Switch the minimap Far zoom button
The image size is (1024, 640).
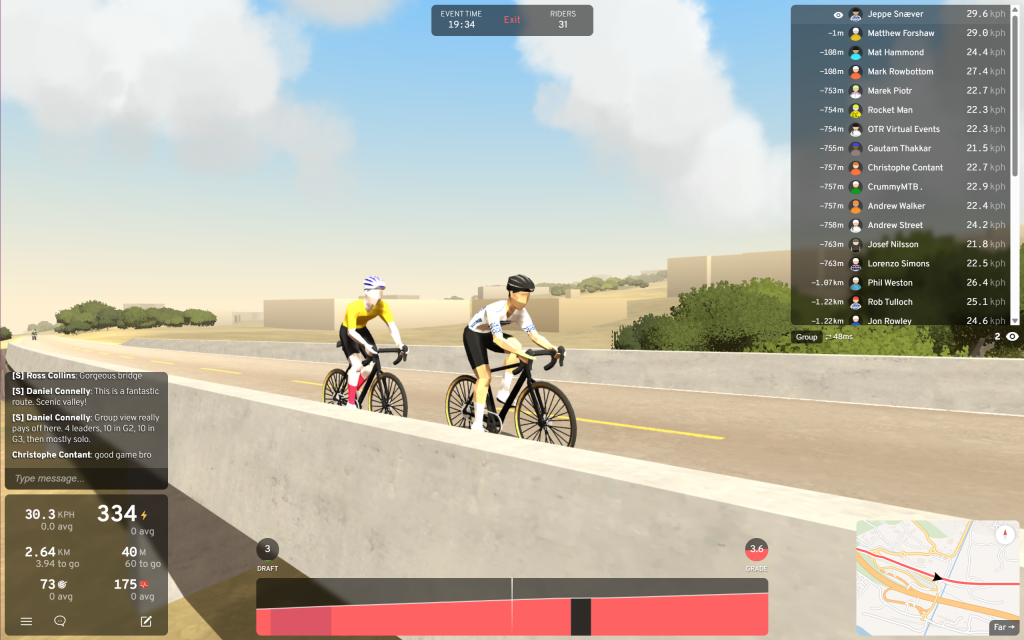(1002, 627)
